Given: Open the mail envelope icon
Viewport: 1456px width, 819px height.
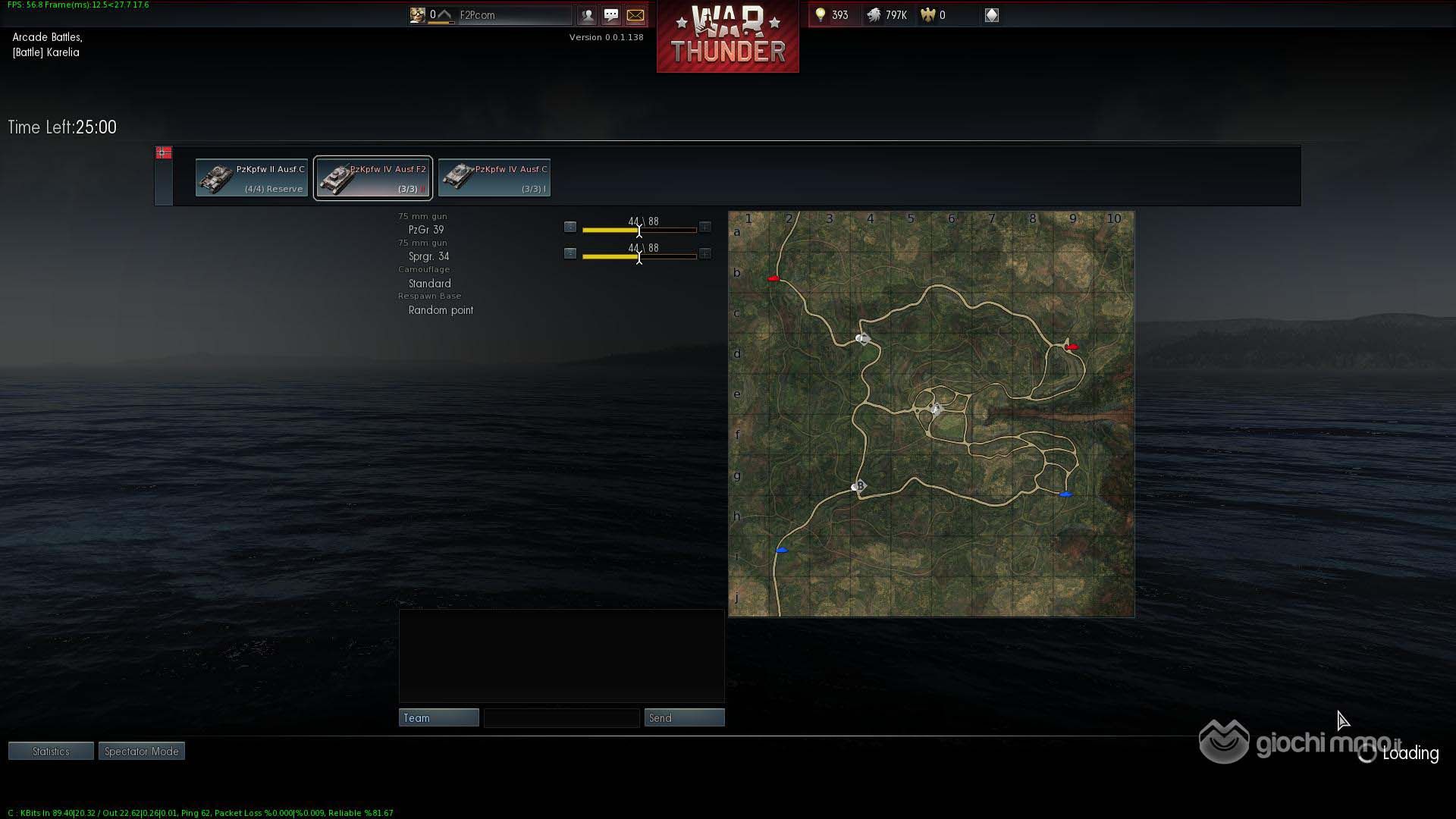Looking at the screenshot, I should 635,15.
